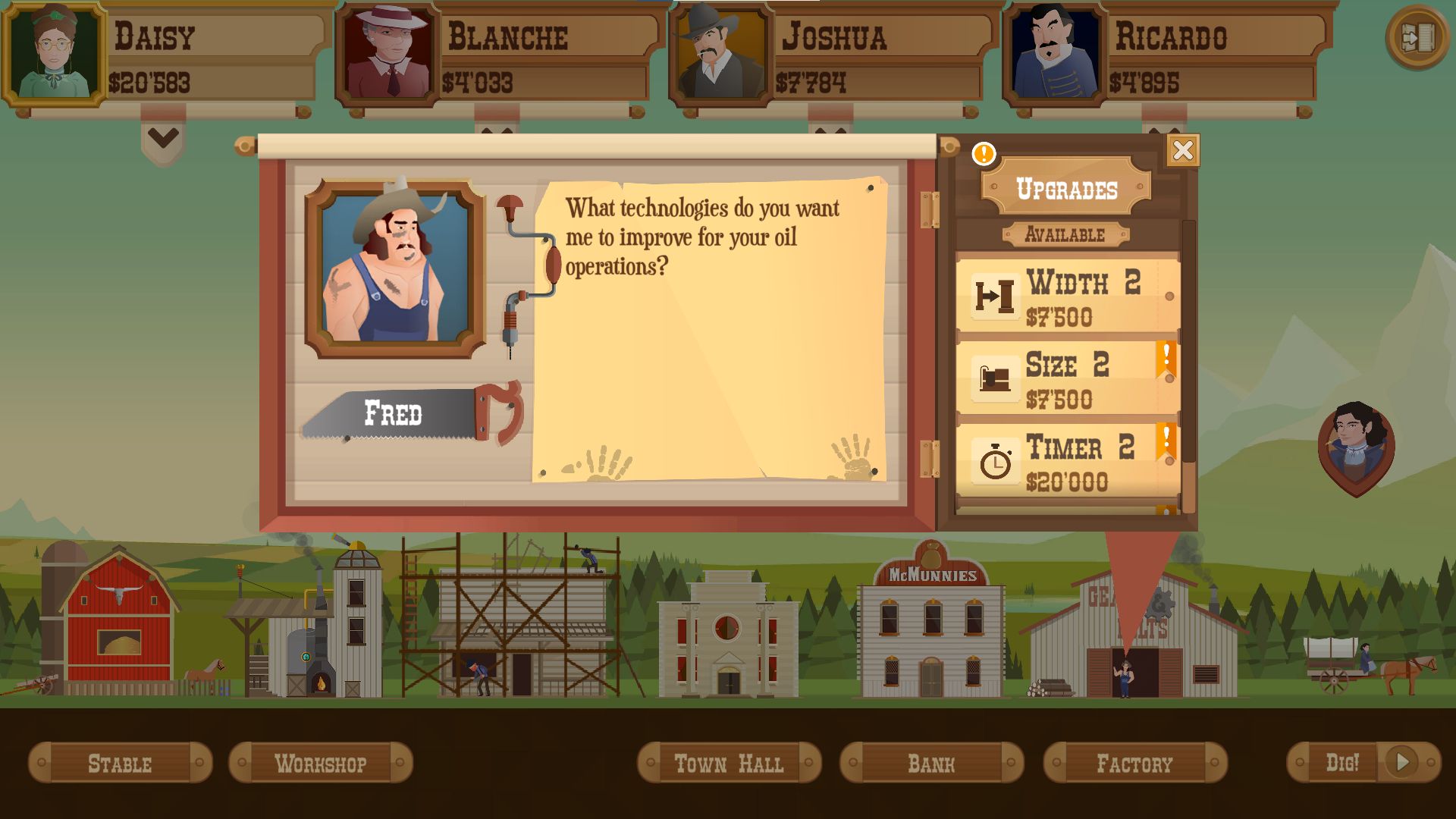Go to the Stable
The image size is (1456, 819).
(x=120, y=763)
